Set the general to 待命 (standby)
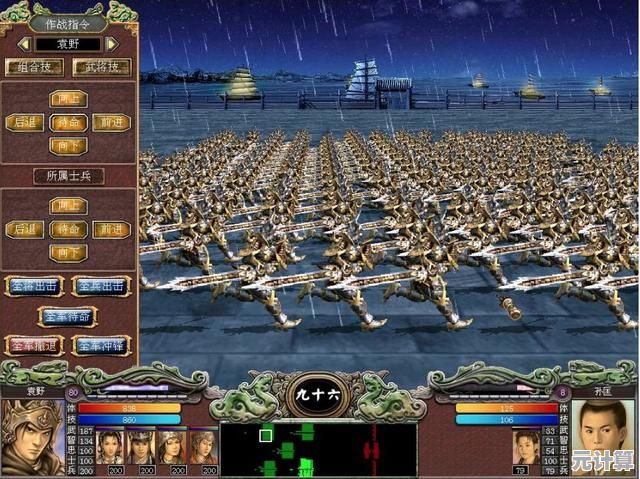The image size is (640, 479). [68, 122]
